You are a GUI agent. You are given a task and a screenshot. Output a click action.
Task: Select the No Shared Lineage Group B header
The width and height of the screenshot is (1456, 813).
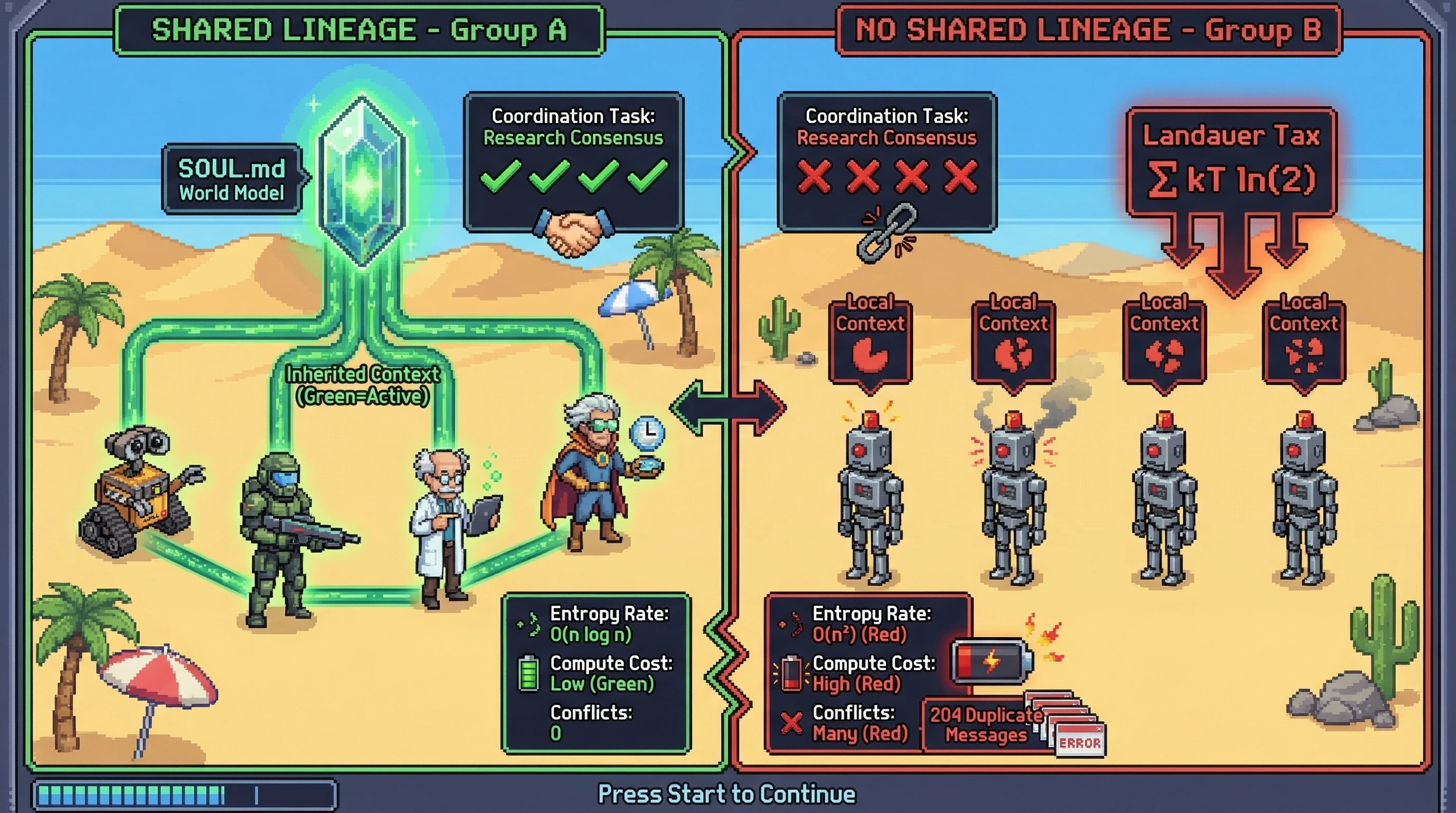click(x=1088, y=30)
